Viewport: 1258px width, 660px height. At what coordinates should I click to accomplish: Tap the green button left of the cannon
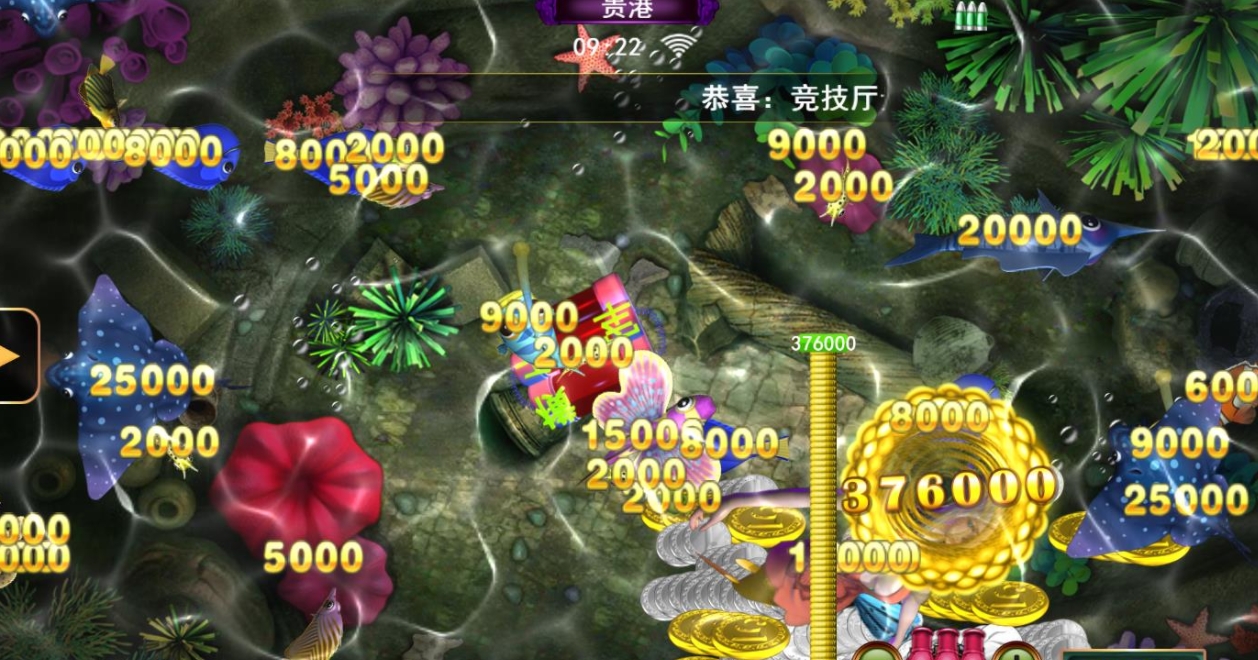(x=877, y=653)
